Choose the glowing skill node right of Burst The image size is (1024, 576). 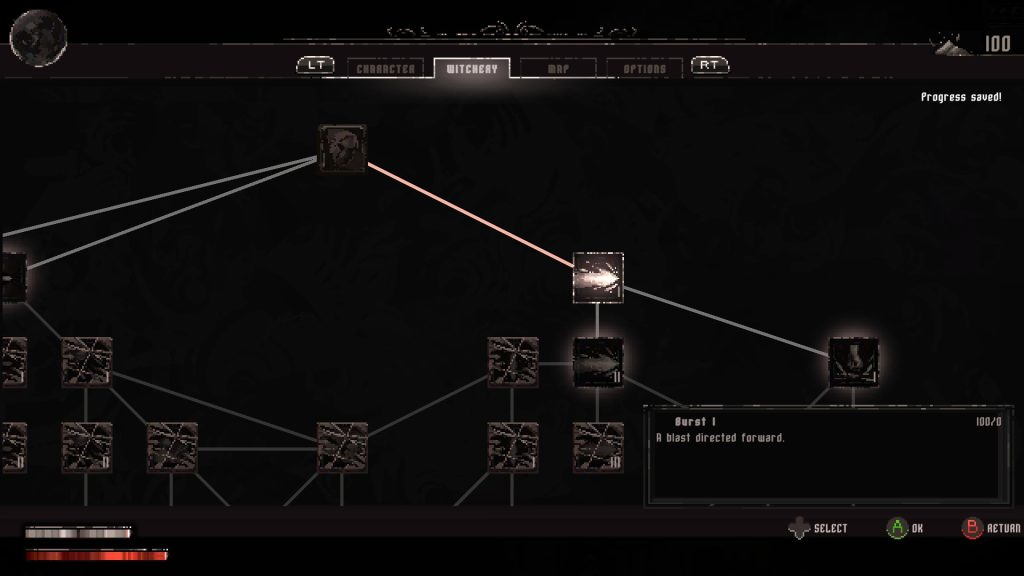854,362
